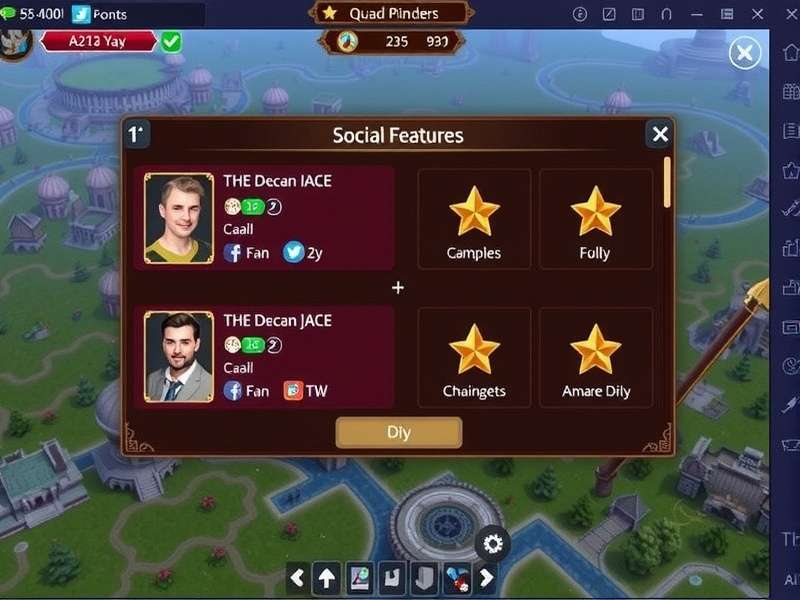Click the Diy button
Screen dimensions: 800x600
coord(399,432)
